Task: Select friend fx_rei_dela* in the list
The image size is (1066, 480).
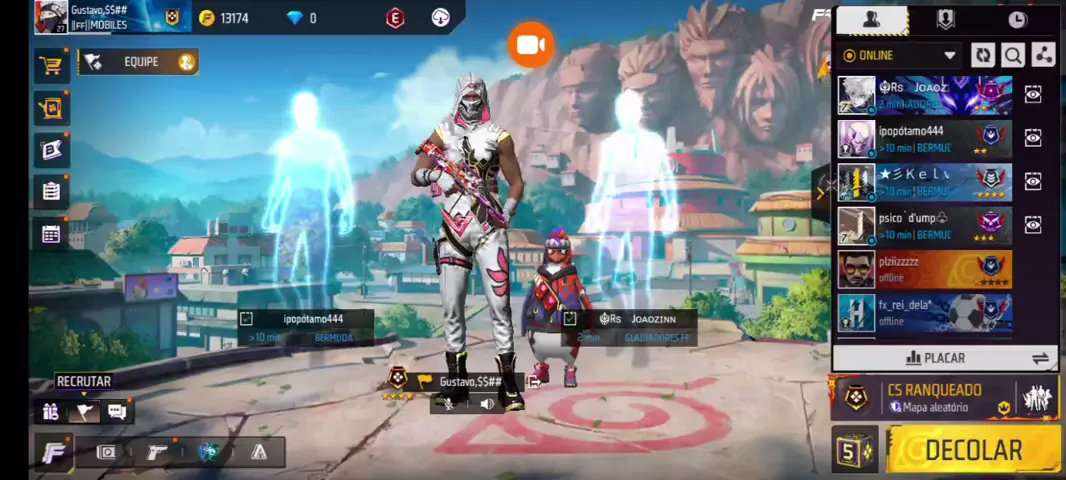Action: (x=924, y=313)
